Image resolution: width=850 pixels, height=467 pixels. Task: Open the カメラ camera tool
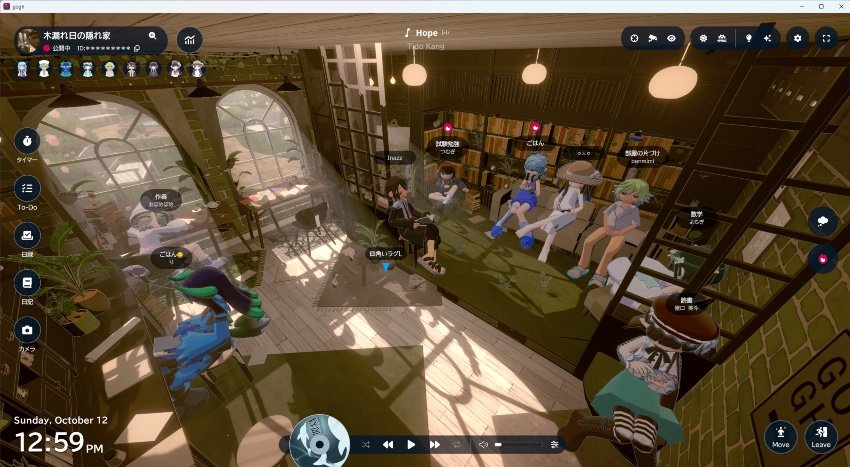27,330
